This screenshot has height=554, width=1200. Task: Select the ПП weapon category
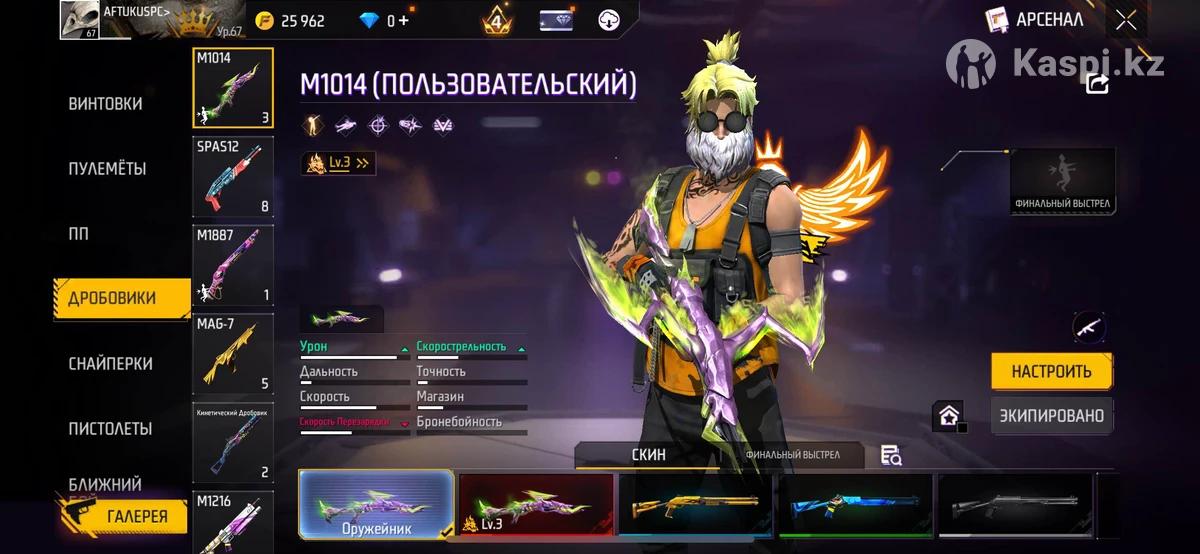[x=78, y=234]
